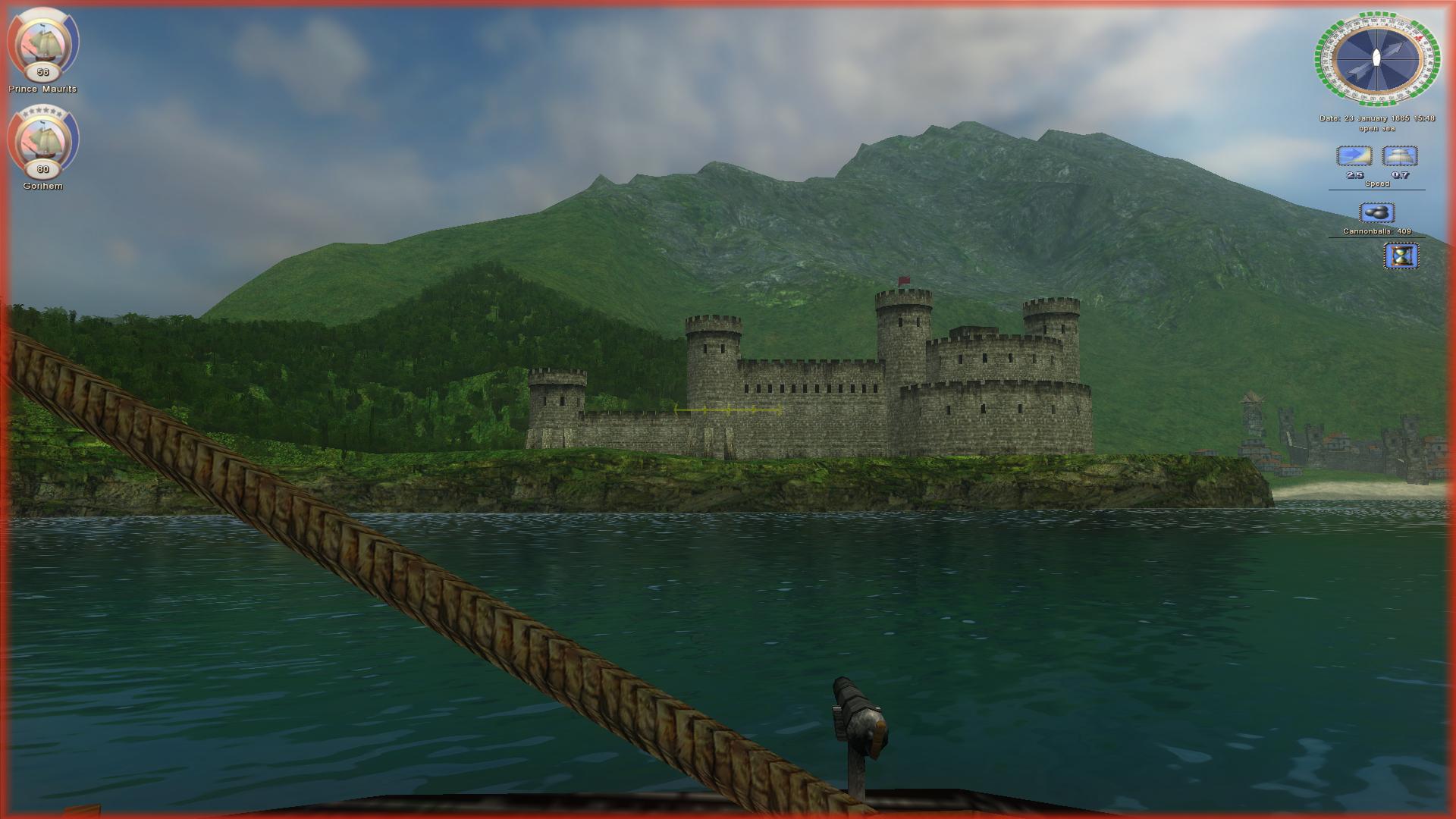
Task: Select the Gorihem ship portrait
Action: point(42,140)
